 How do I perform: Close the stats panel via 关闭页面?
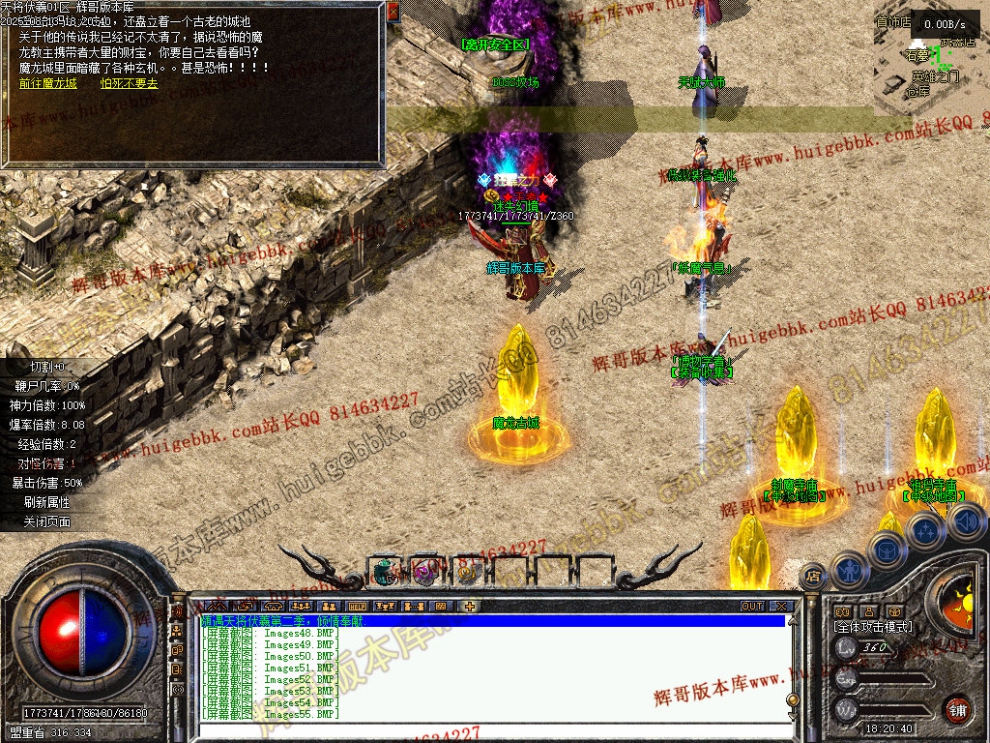(49, 521)
